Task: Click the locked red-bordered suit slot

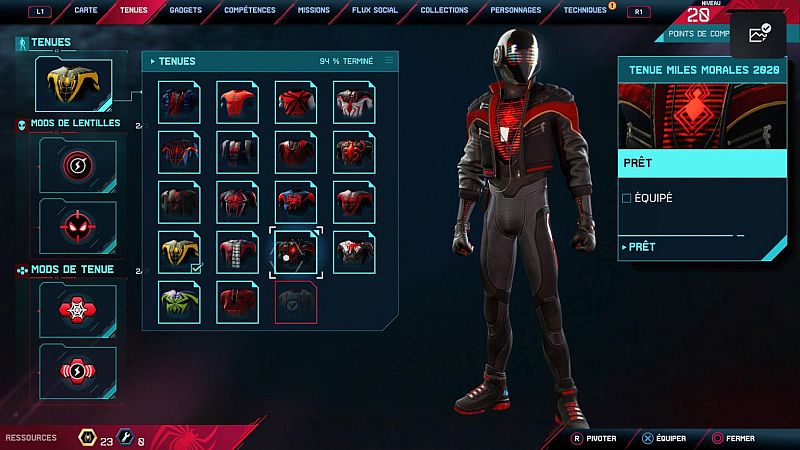Action: [295, 302]
